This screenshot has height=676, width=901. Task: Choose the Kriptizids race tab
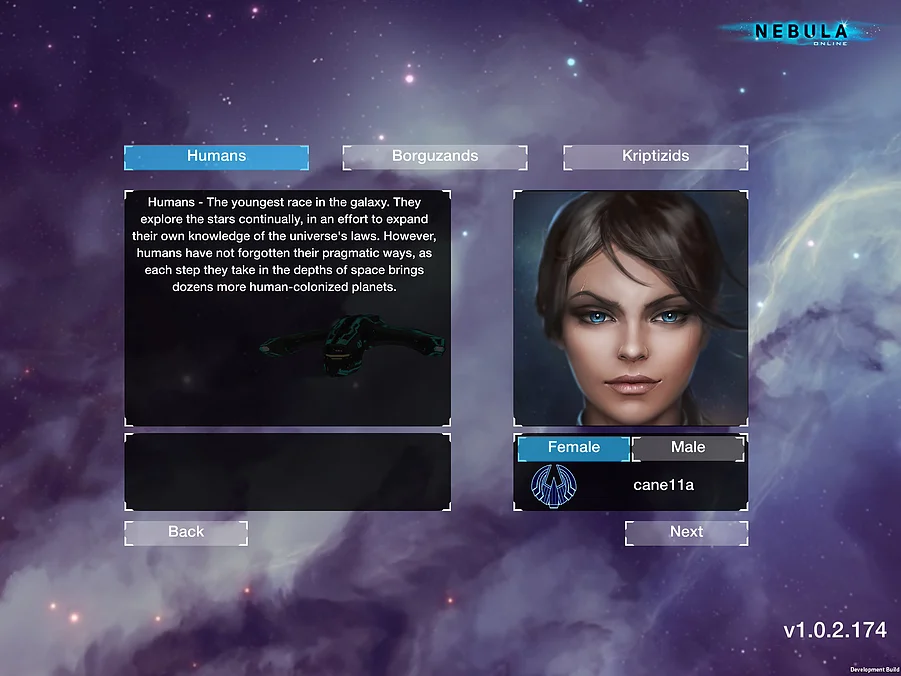click(x=655, y=157)
